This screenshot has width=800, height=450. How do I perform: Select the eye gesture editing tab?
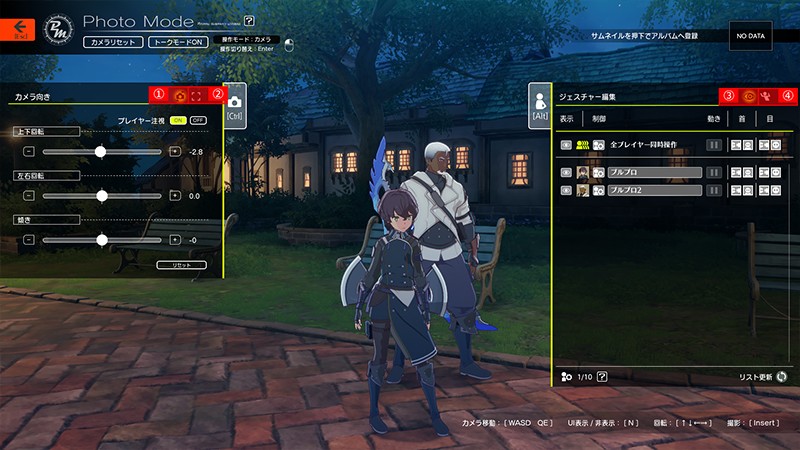(749, 97)
